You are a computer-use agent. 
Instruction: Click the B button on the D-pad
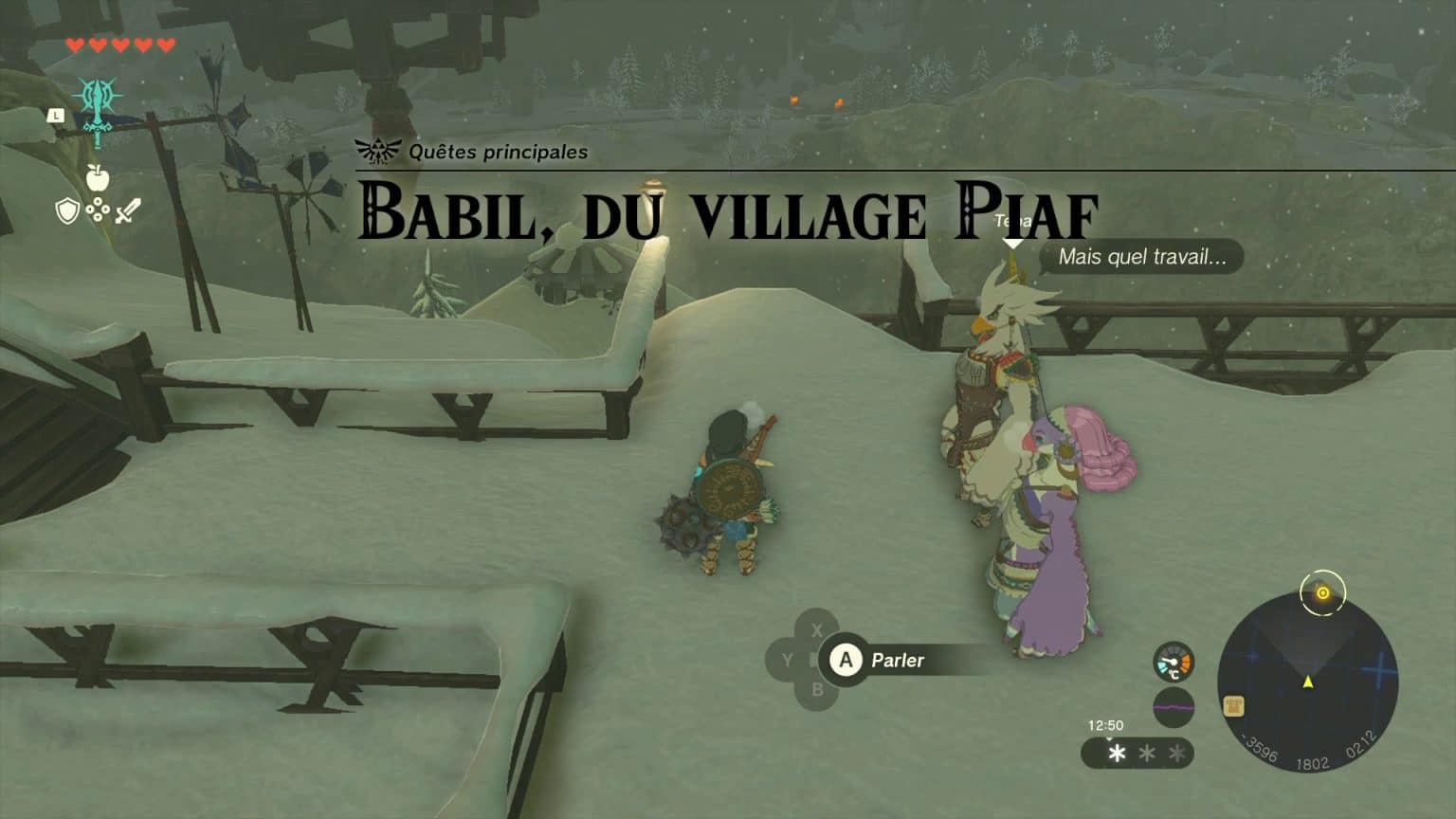tap(817, 690)
